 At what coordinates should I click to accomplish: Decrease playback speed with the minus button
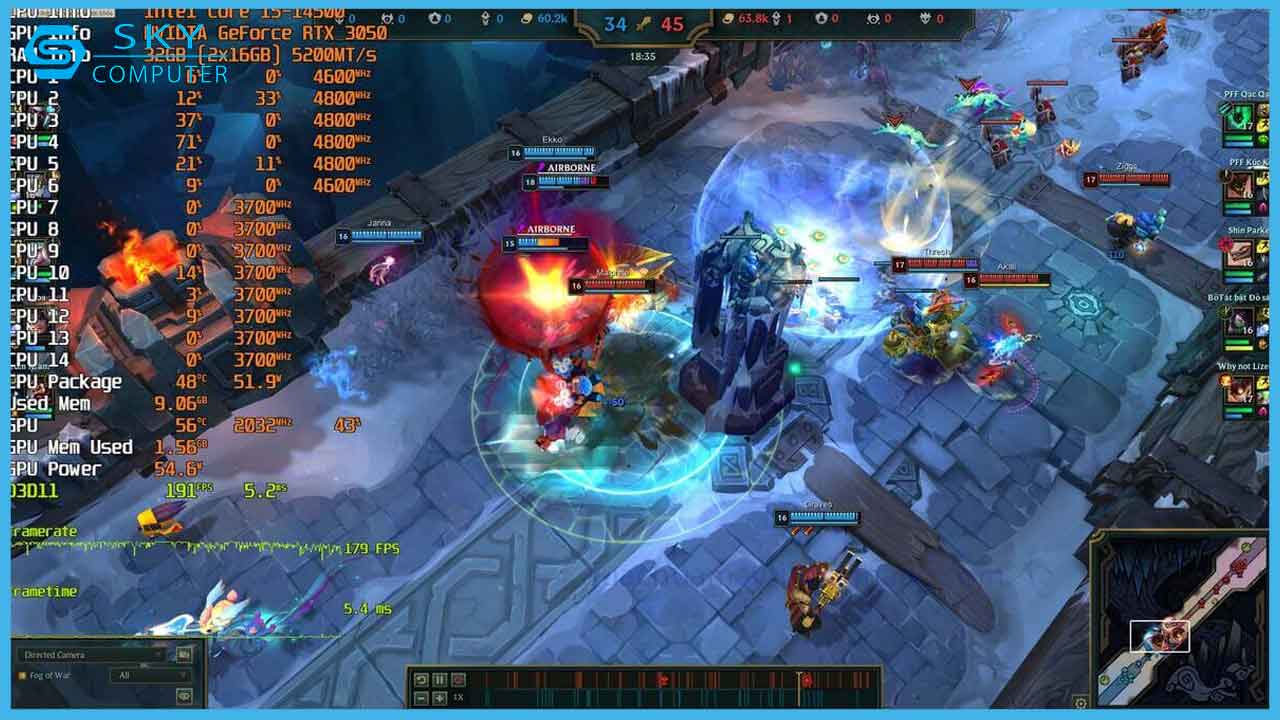[421, 698]
